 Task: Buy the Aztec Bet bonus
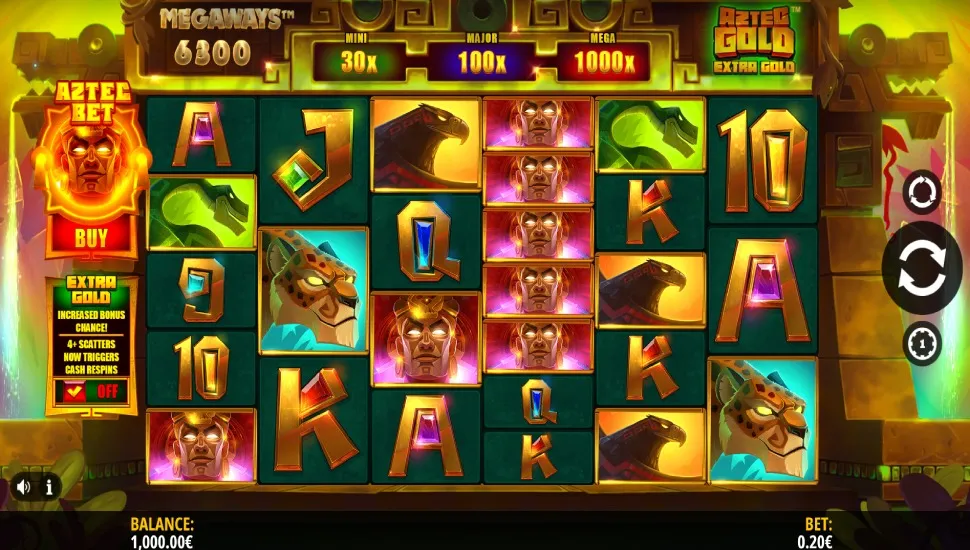[91, 238]
